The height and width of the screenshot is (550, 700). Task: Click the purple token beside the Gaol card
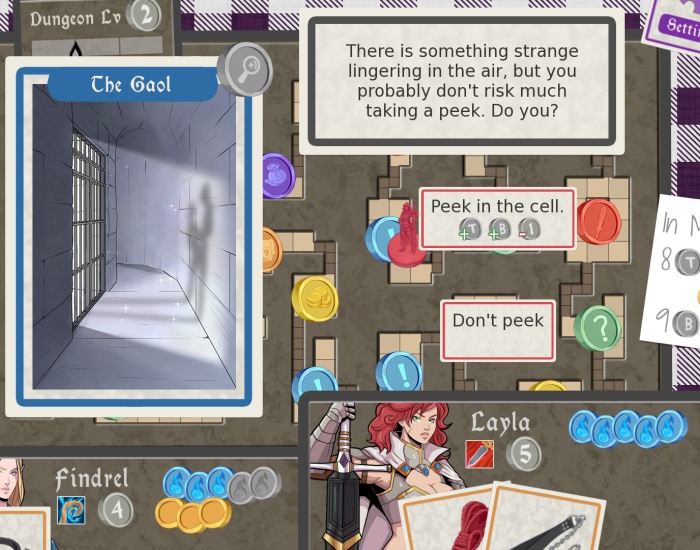point(276,176)
